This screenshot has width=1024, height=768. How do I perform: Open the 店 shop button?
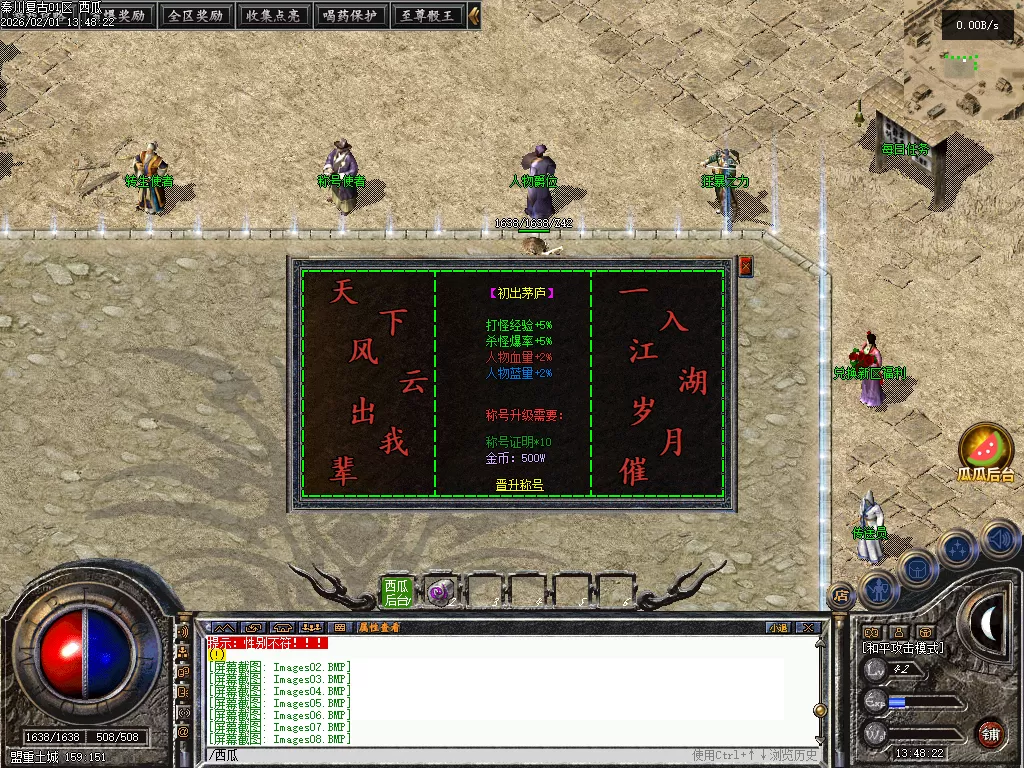841,595
